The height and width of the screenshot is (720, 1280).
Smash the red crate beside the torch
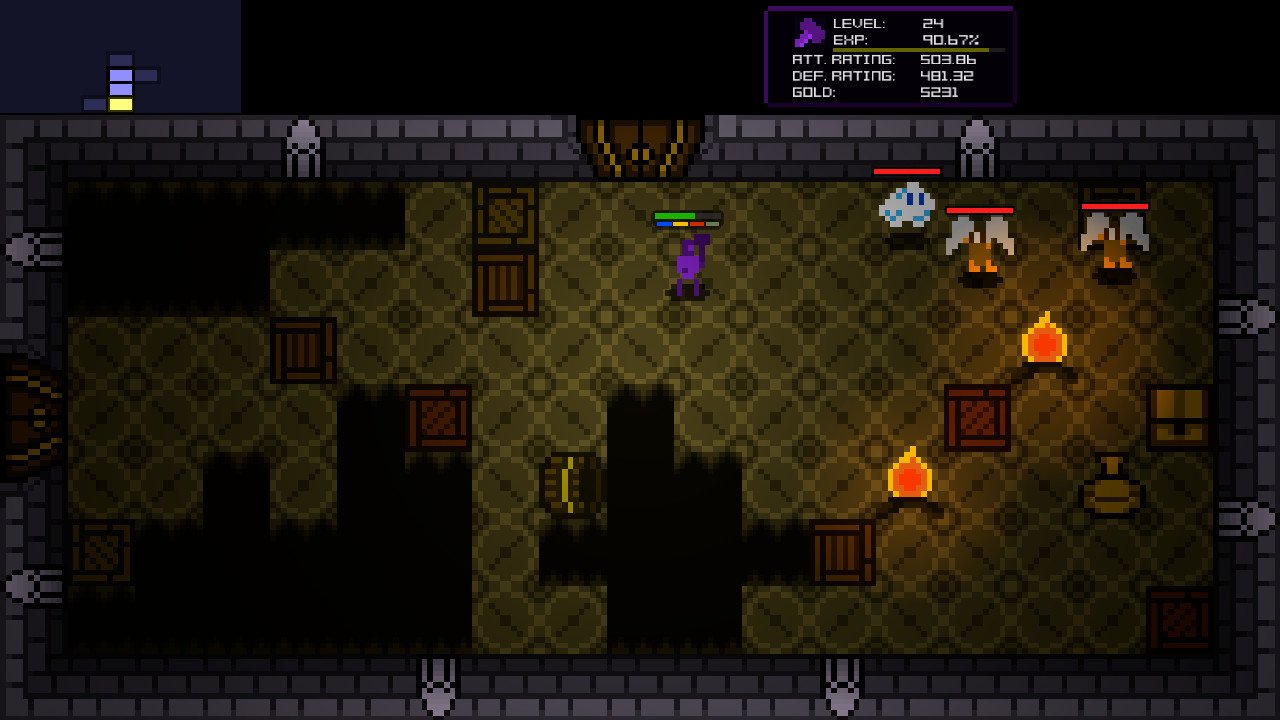pos(978,415)
